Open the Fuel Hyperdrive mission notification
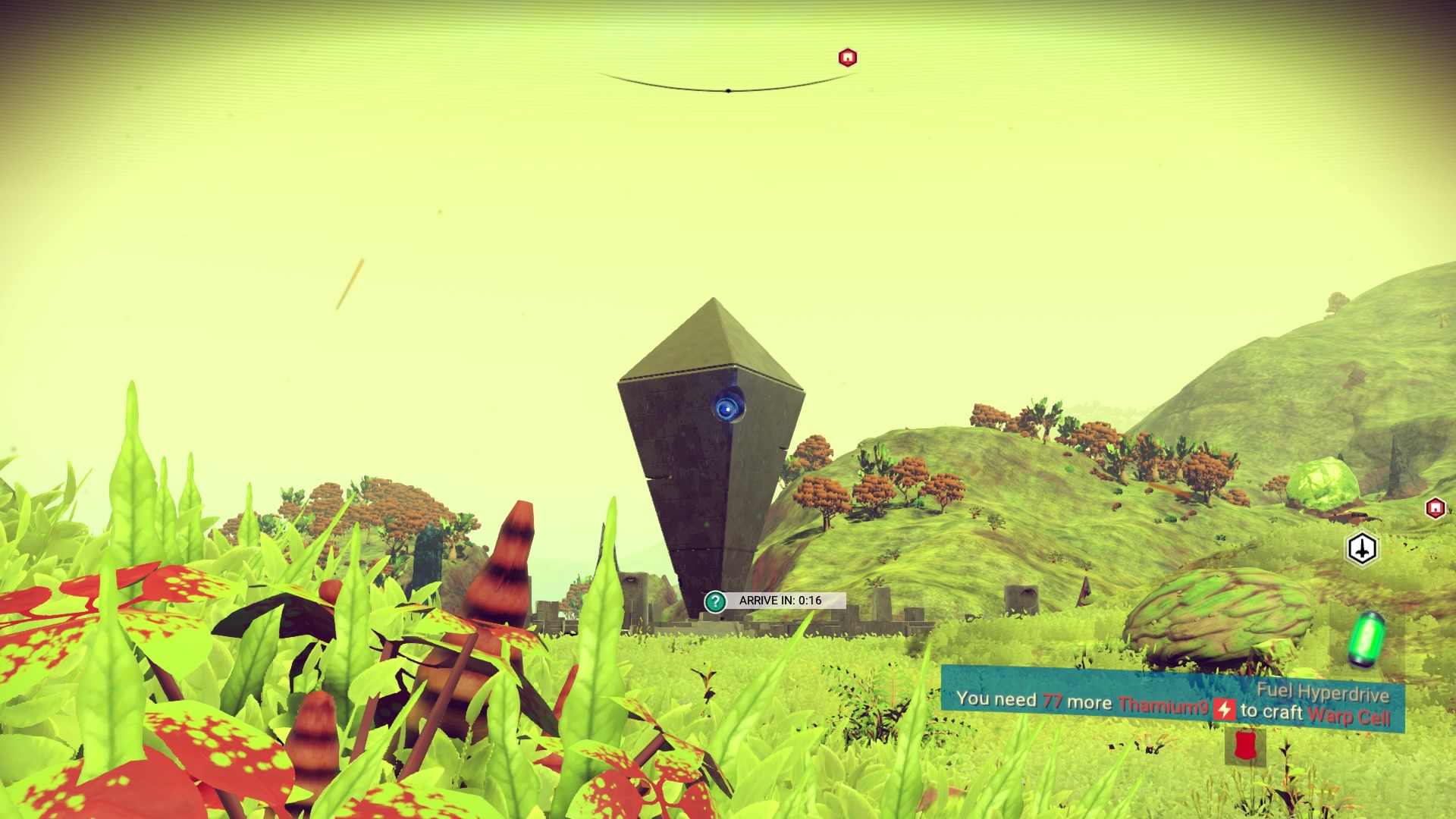The width and height of the screenshot is (1456, 819). [x=1172, y=700]
